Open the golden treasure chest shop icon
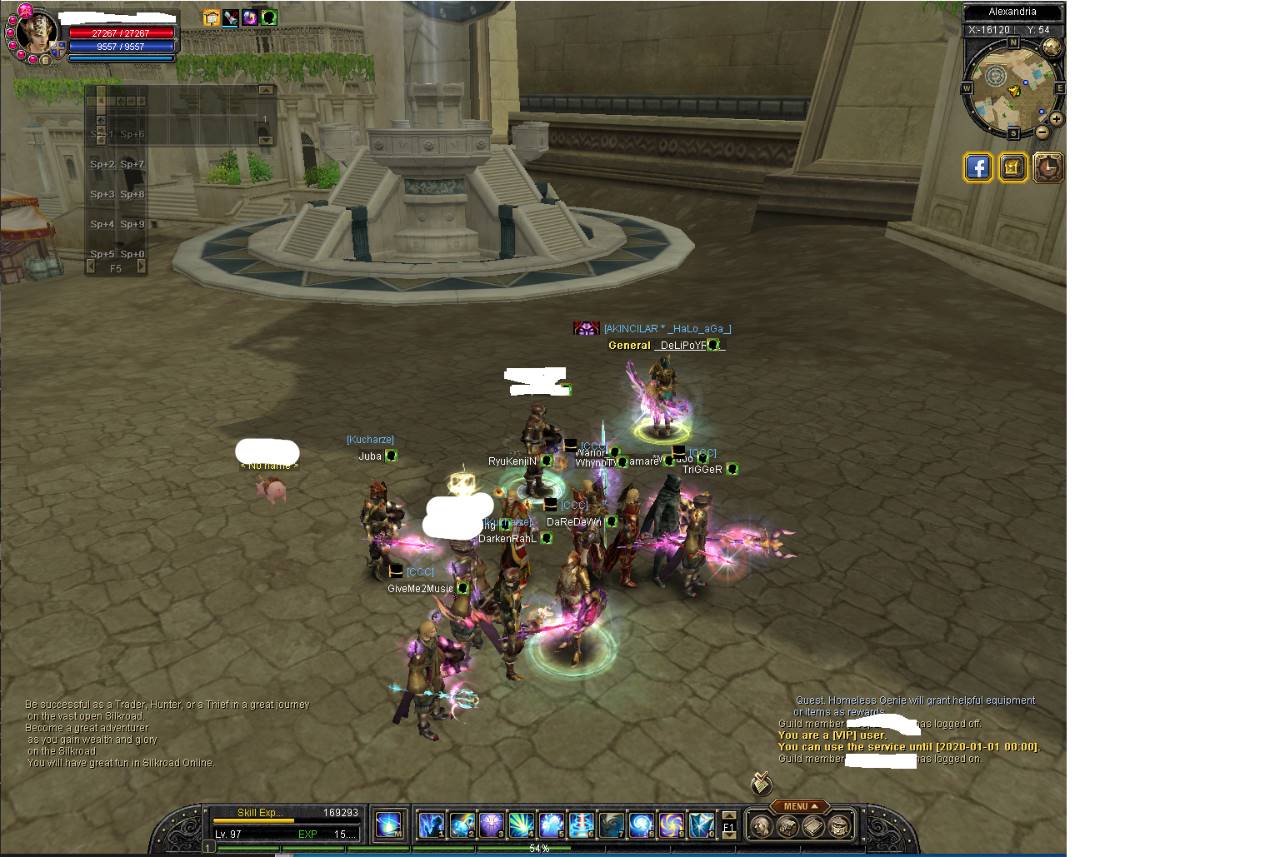 click(1013, 167)
